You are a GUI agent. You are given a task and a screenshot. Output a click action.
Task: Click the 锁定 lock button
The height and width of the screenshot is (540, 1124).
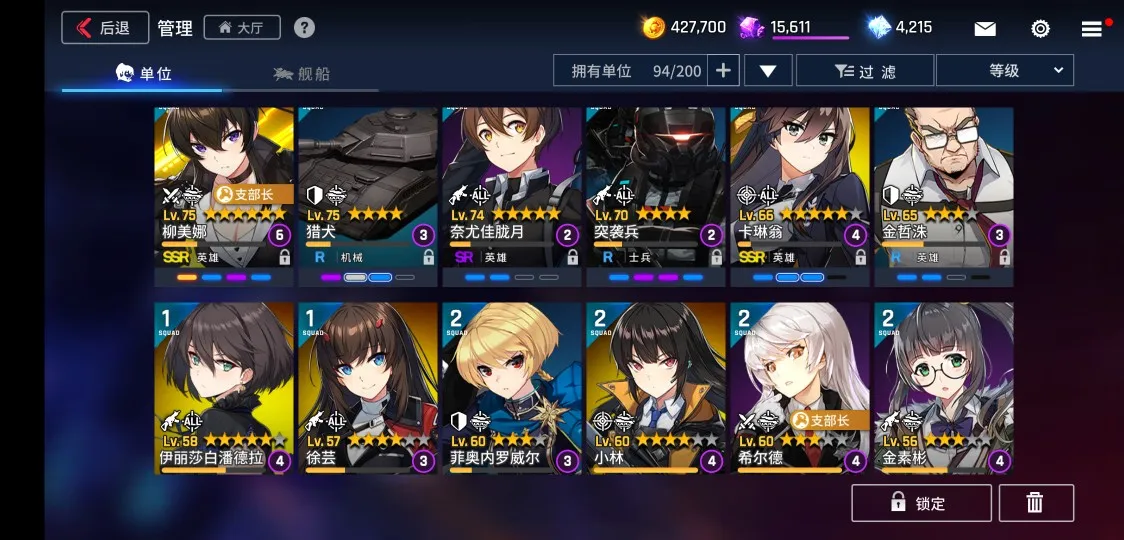click(x=921, y=503)
